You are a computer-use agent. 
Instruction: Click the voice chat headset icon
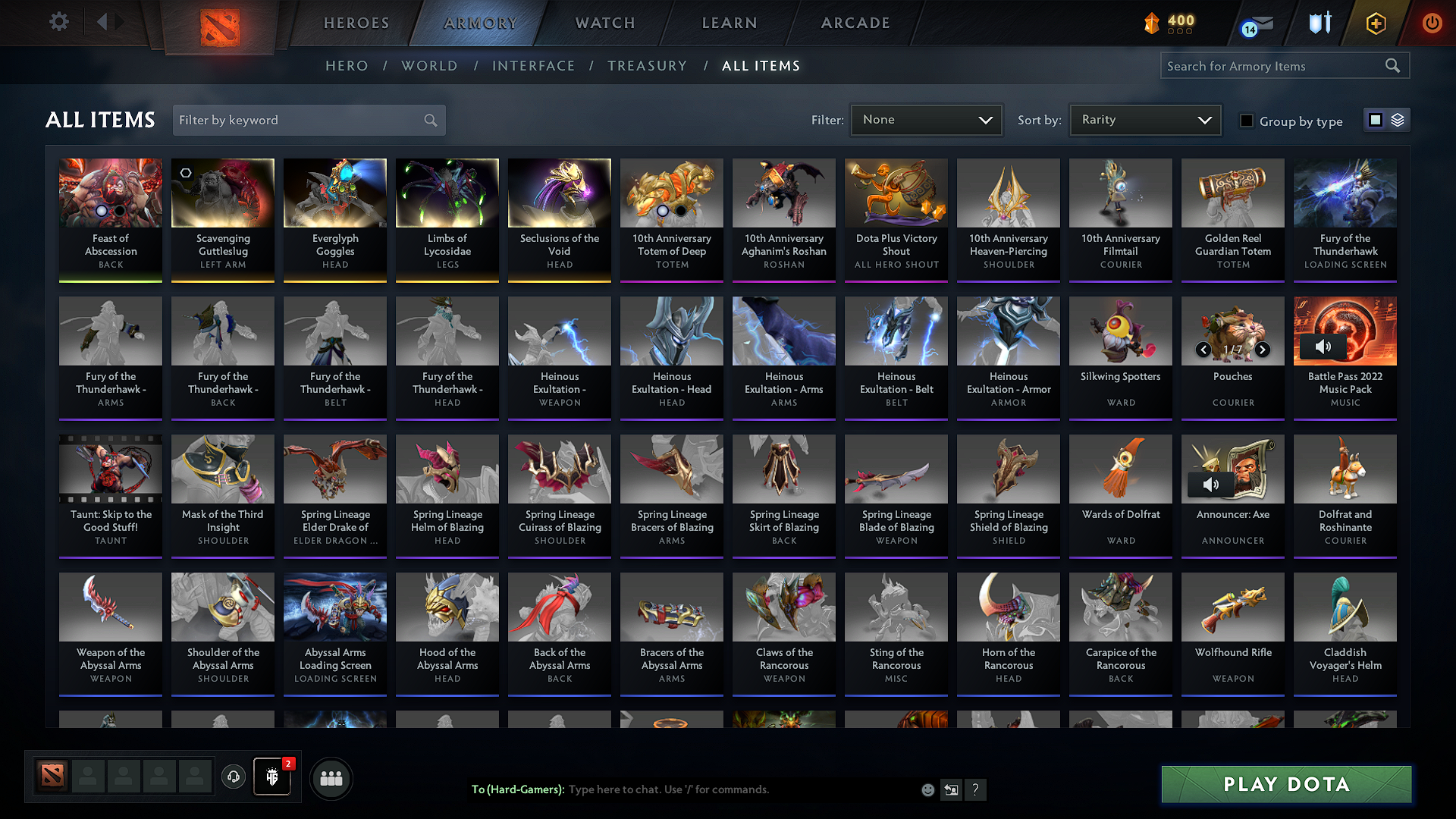[233, 777]
